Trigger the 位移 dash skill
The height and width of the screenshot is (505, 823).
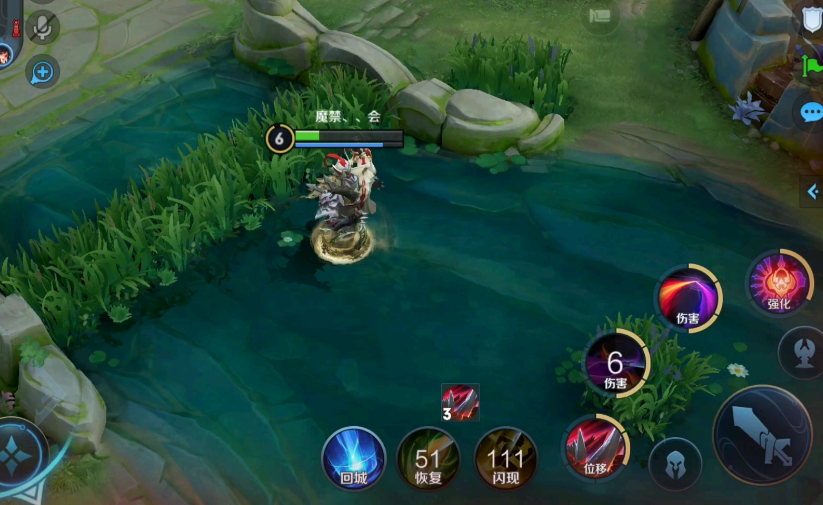[x=595, y=447]
